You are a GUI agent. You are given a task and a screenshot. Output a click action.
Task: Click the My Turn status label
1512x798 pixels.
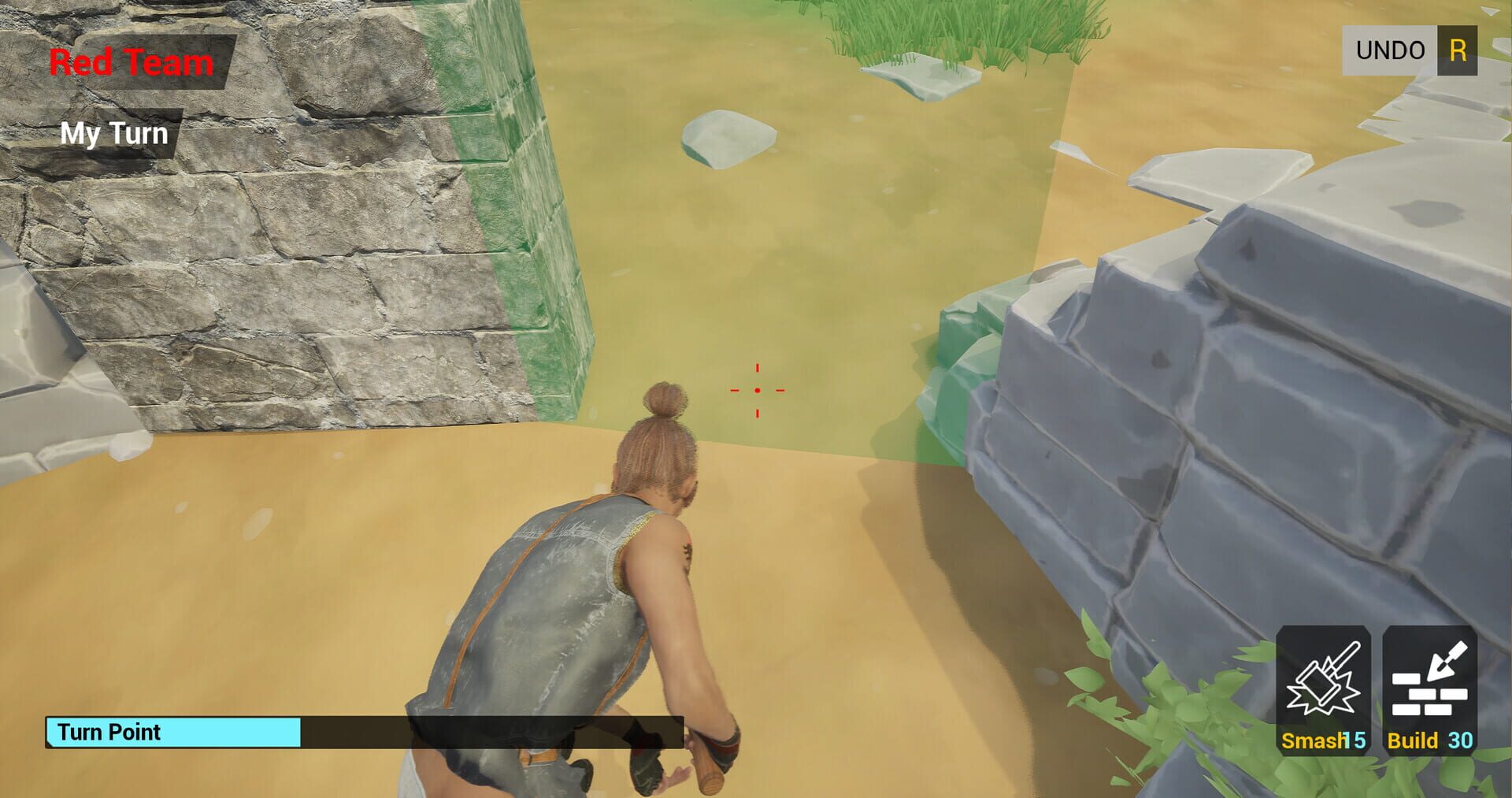(x=115, y=132)
